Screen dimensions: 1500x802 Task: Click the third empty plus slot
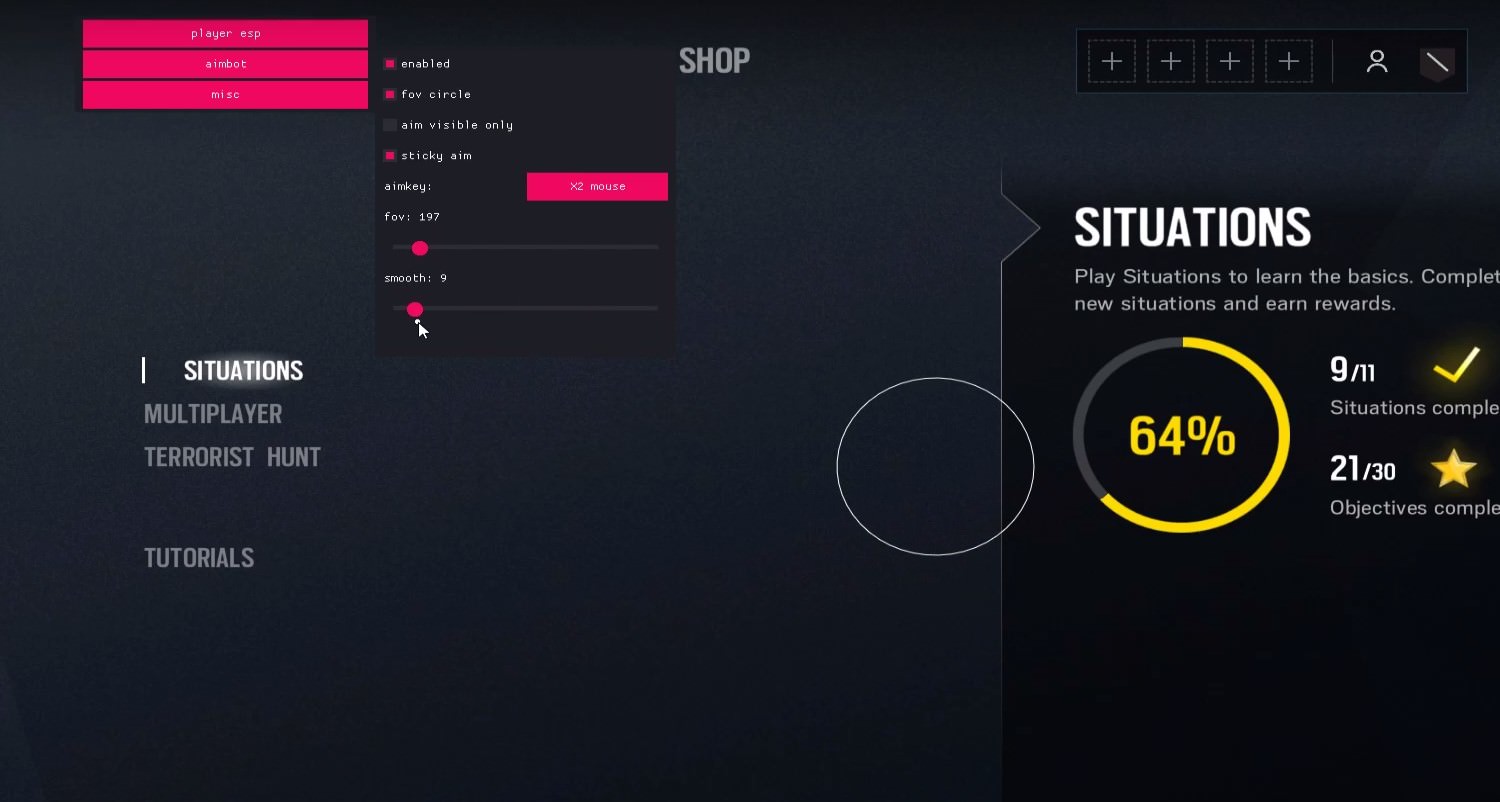click(1230, 61)
